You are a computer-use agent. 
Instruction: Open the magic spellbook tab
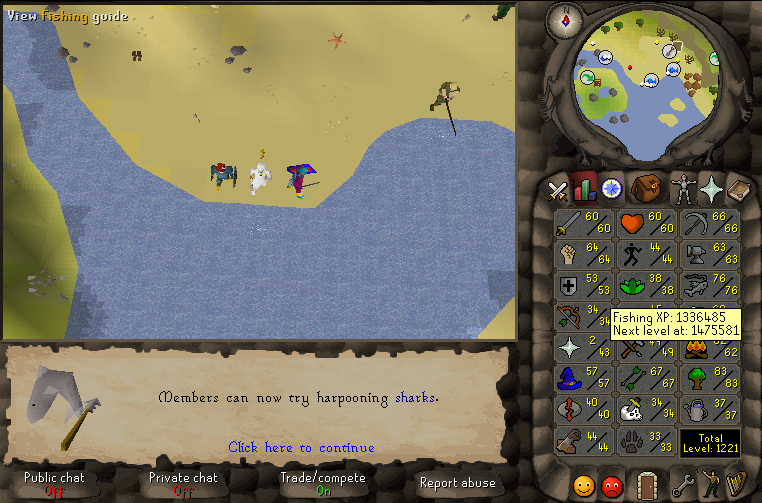739,188
